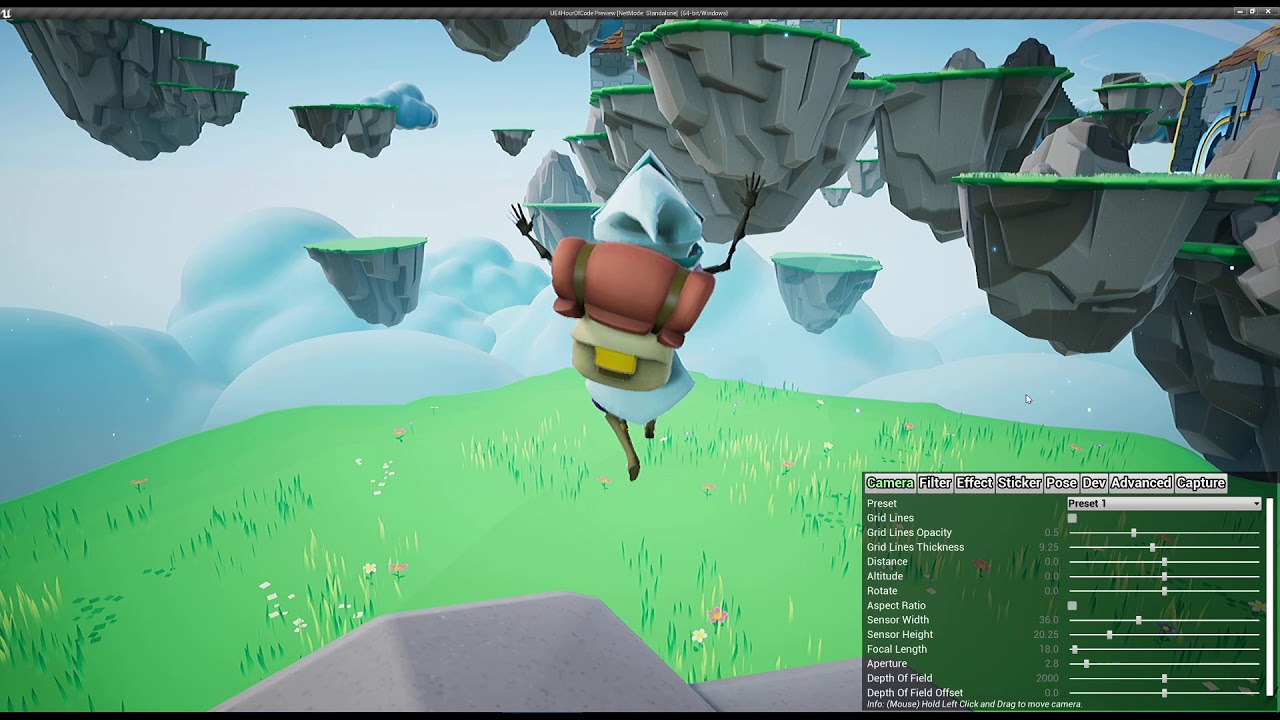
Task: Click the Sensor Height slider handle
Action: (1110, 635)
